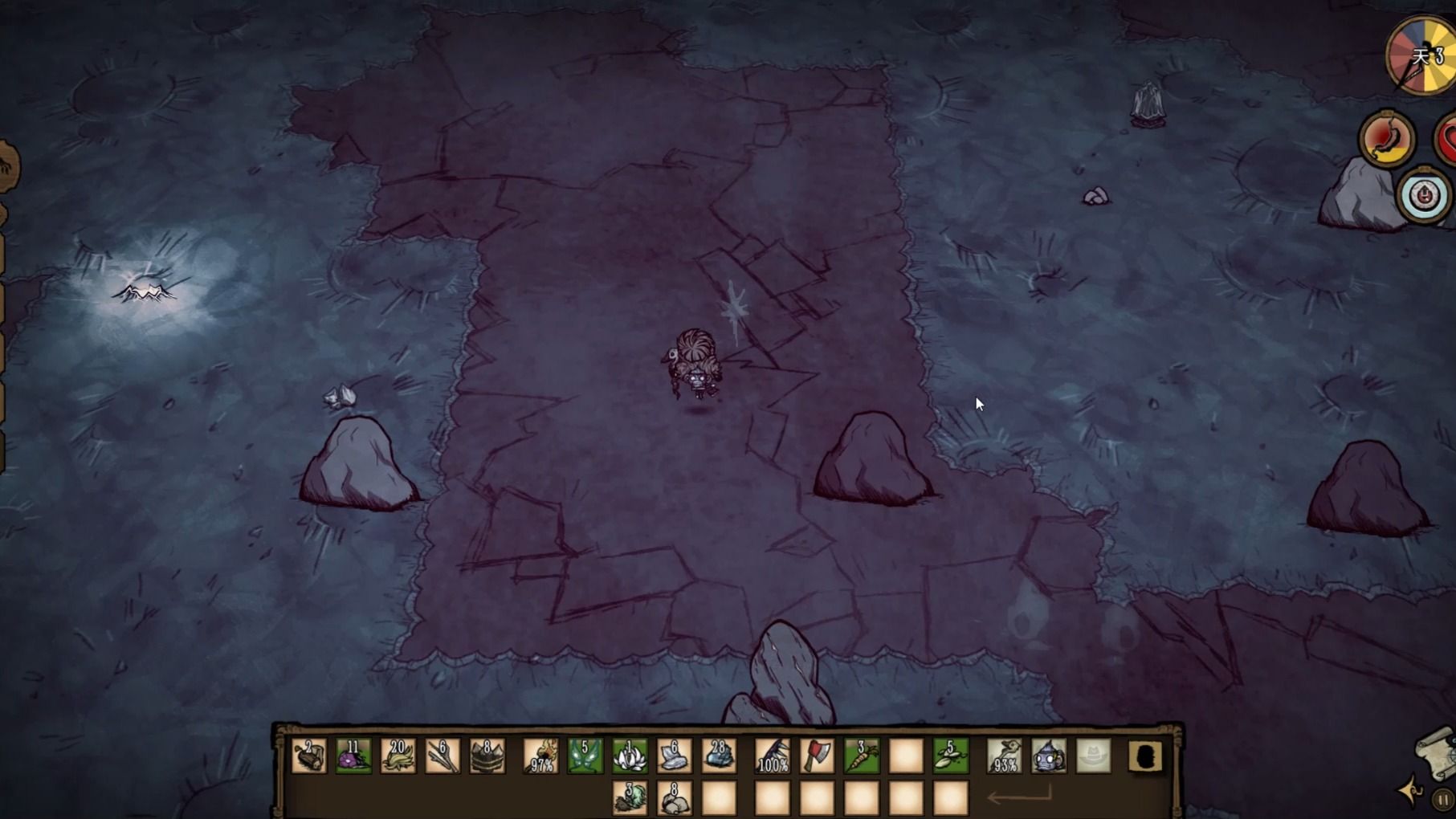The image size is (1456, 819).
Task: Select the stack of 8 rocks
Action: 675,798
